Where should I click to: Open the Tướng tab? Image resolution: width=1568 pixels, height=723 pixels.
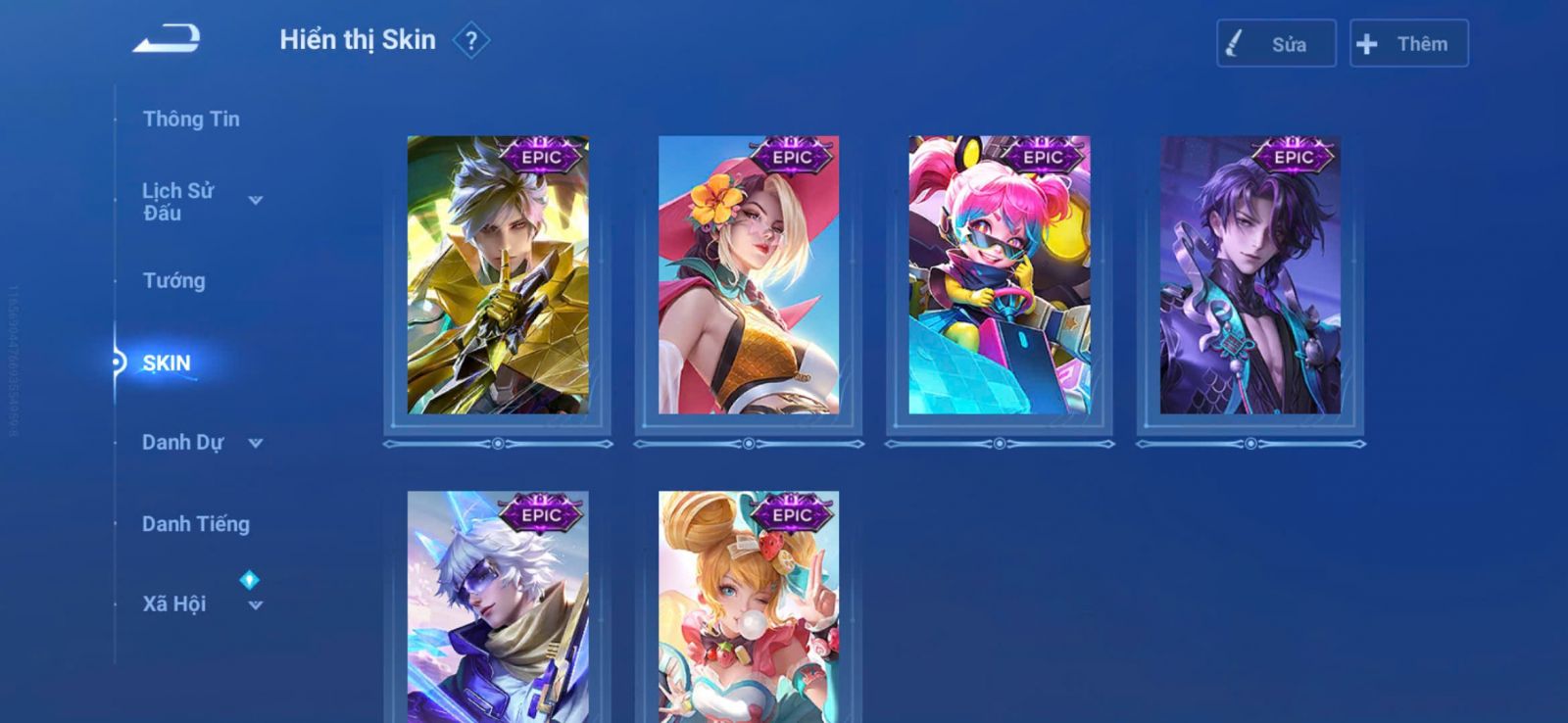coord(174,281)
